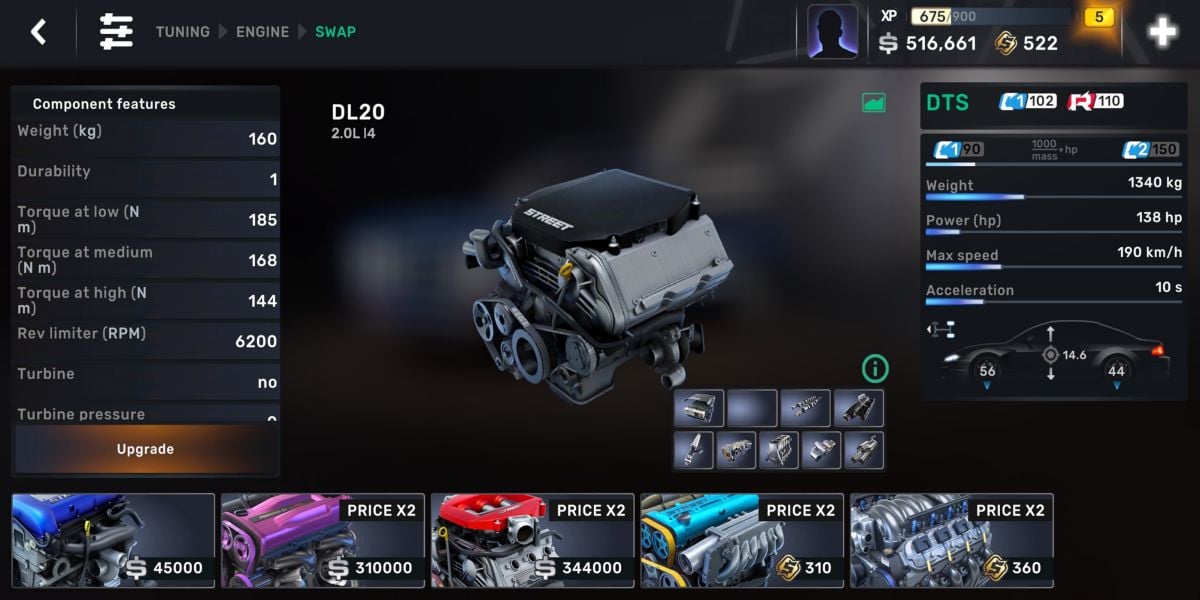Show engine info with the green i icon
1200x600 pixels.
pos(875,369)
